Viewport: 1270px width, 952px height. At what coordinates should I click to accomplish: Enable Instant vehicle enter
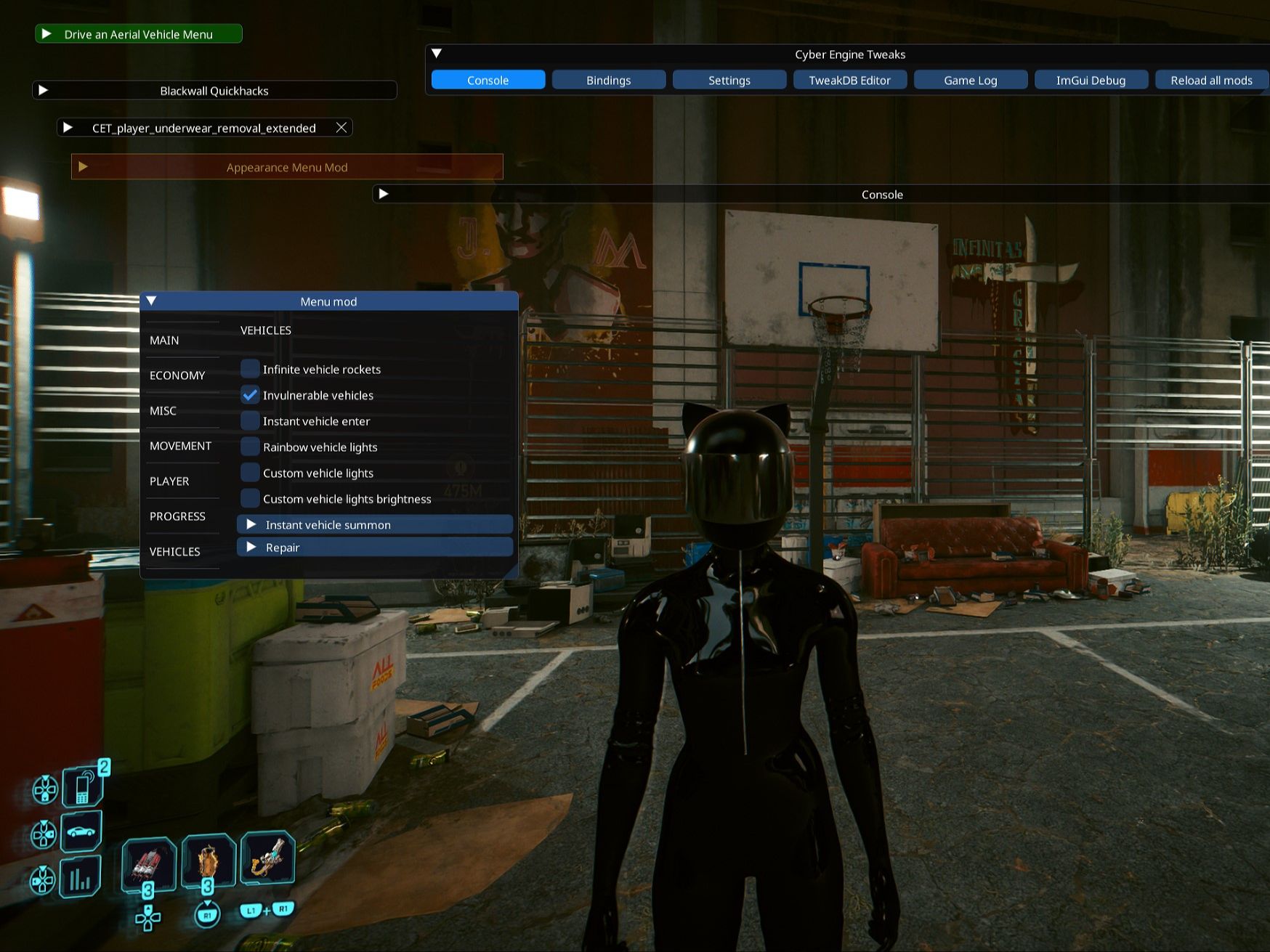point(250,421)
